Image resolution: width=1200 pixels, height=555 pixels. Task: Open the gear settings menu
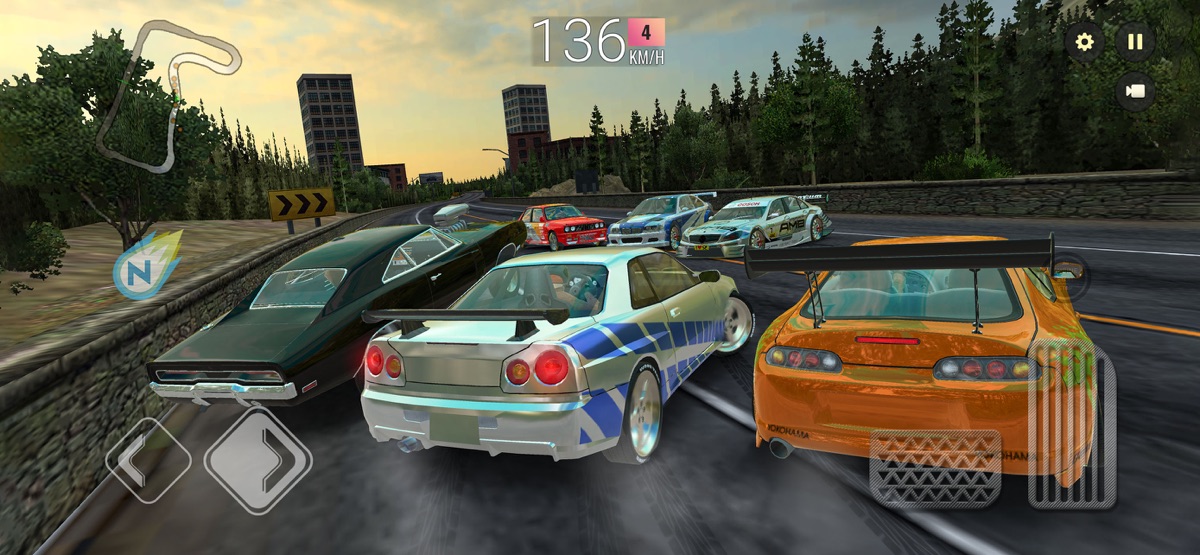pyautogui.click(x=1084, y=42)
